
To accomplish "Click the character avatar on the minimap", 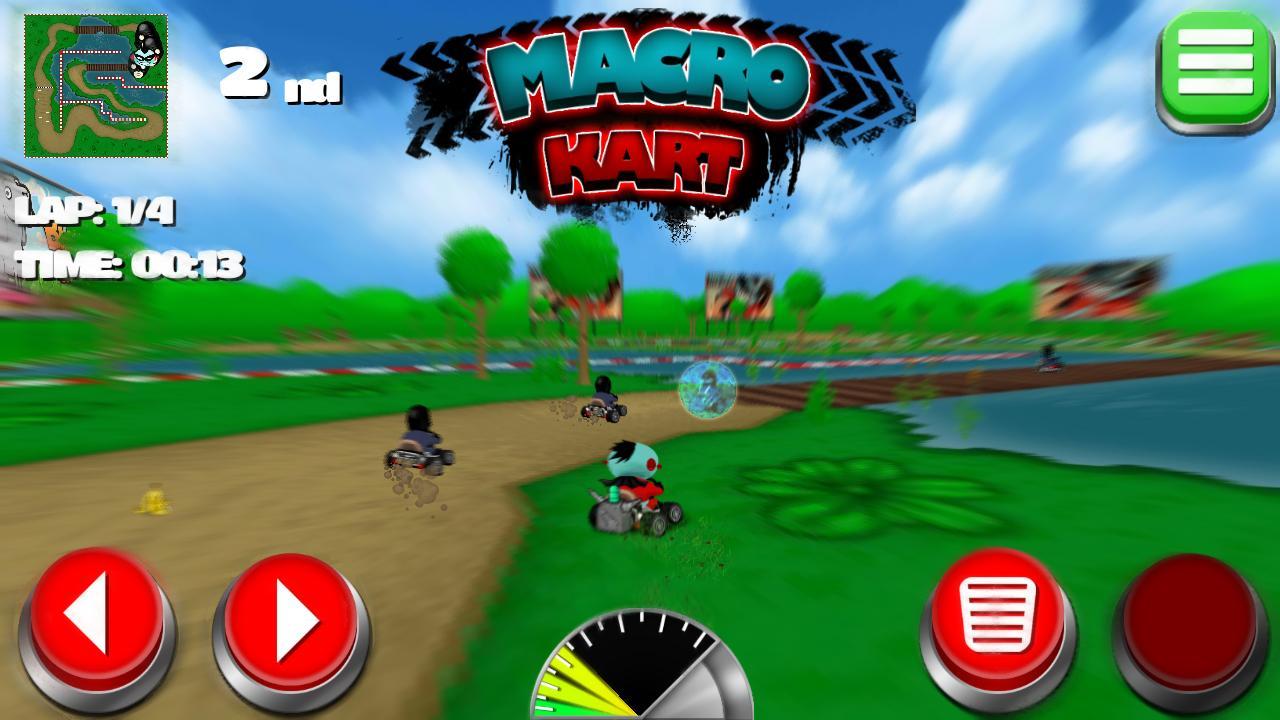I will point(146,55).
